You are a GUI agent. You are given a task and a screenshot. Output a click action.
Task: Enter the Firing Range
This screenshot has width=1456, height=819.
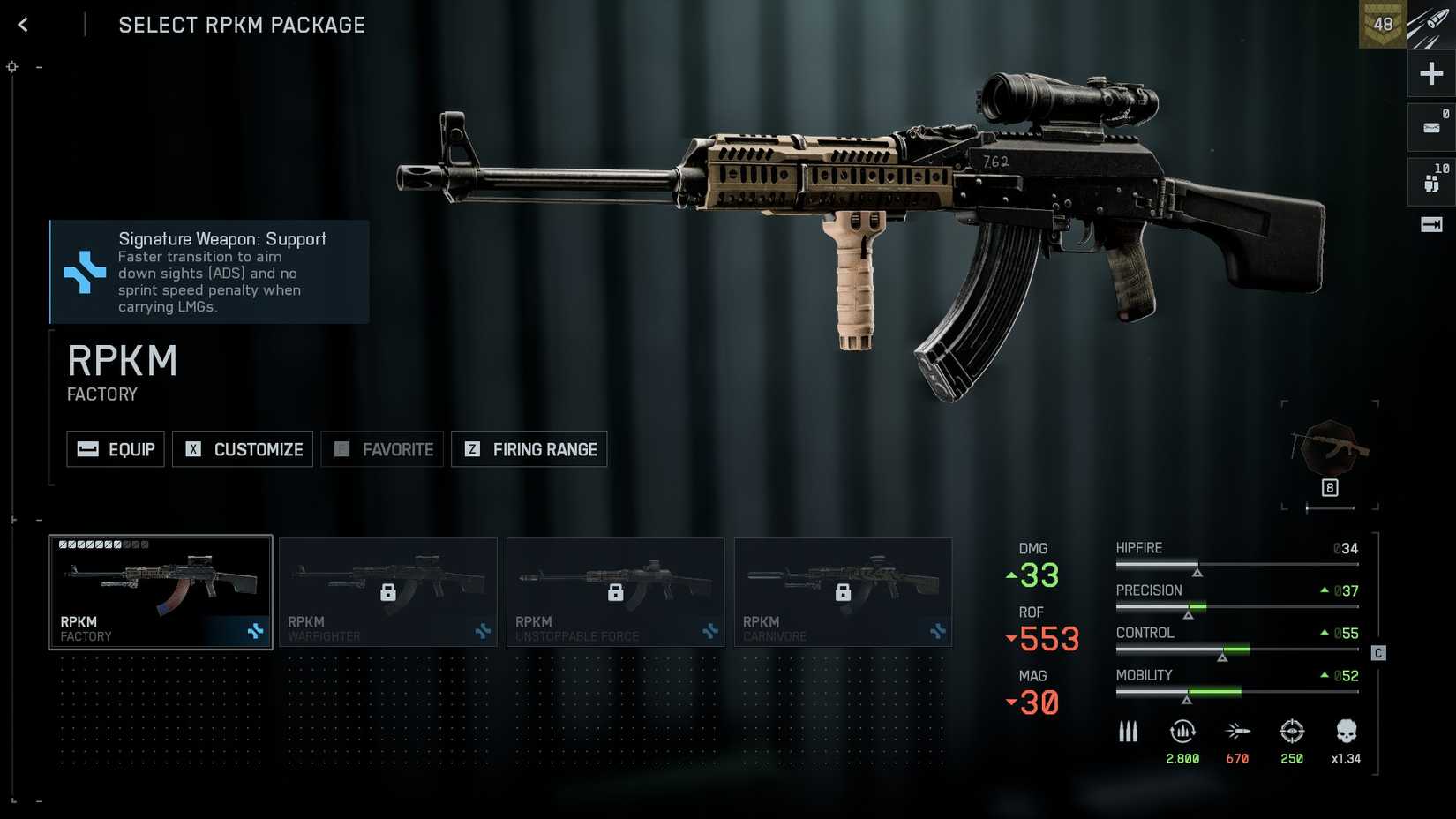coord(529,449)
